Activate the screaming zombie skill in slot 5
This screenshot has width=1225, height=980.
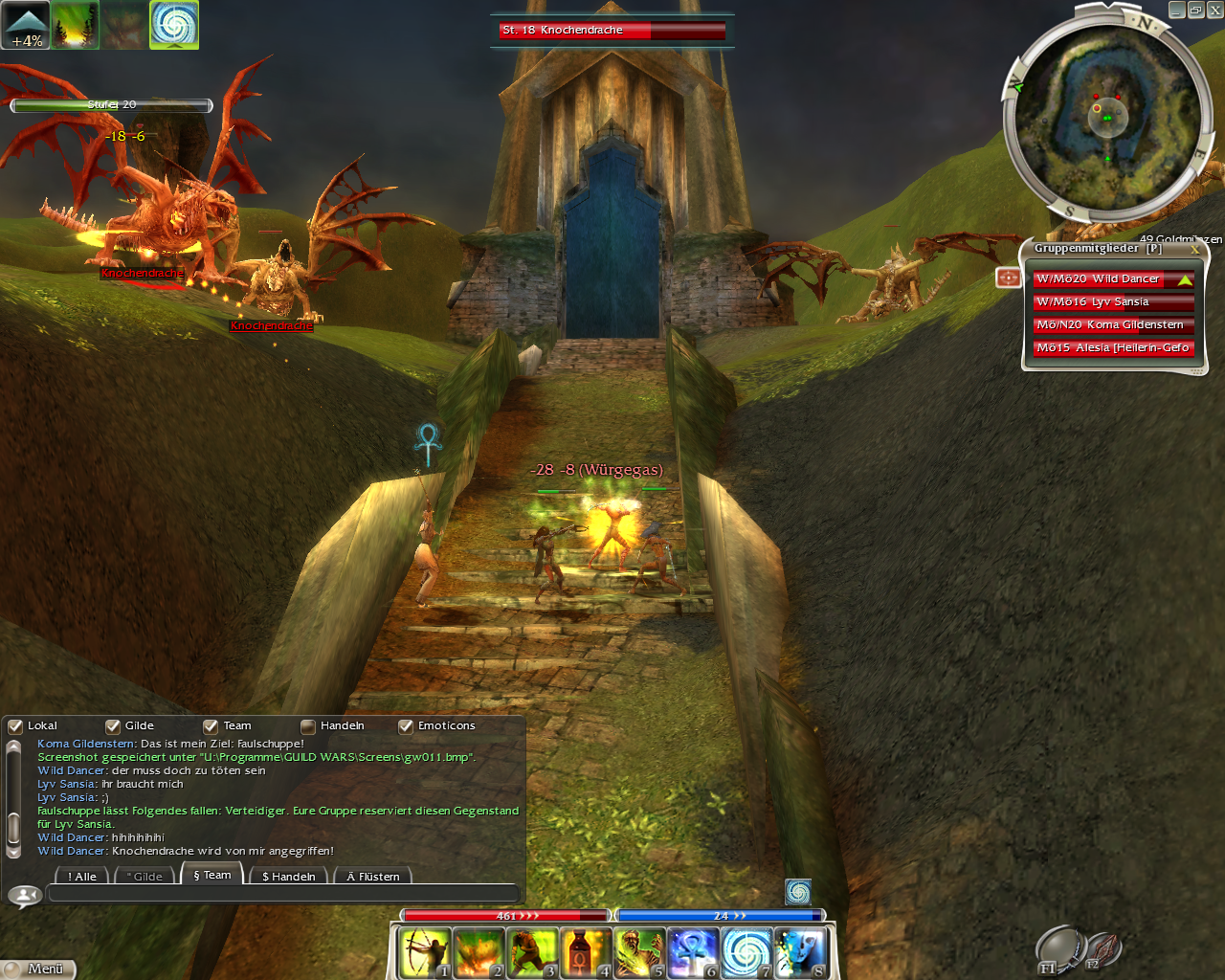tap(638, 953)
